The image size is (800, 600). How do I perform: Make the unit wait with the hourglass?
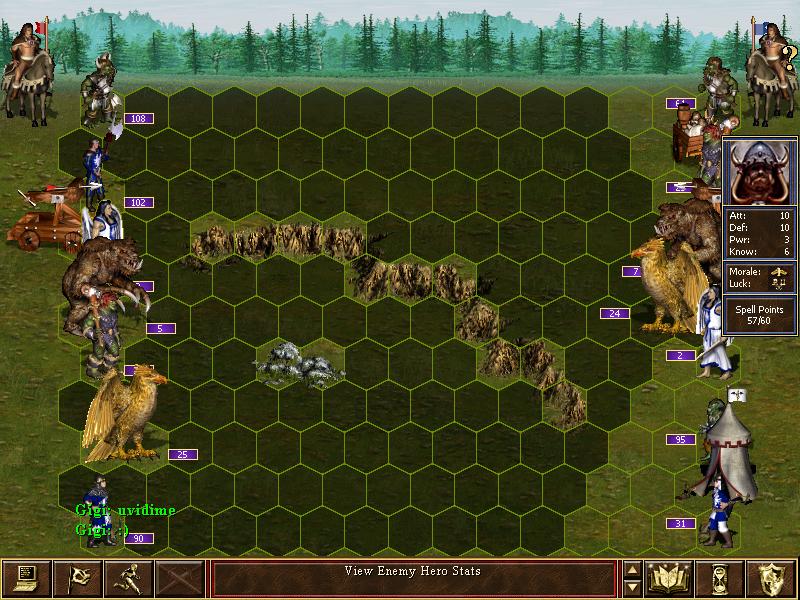(722, 577)
